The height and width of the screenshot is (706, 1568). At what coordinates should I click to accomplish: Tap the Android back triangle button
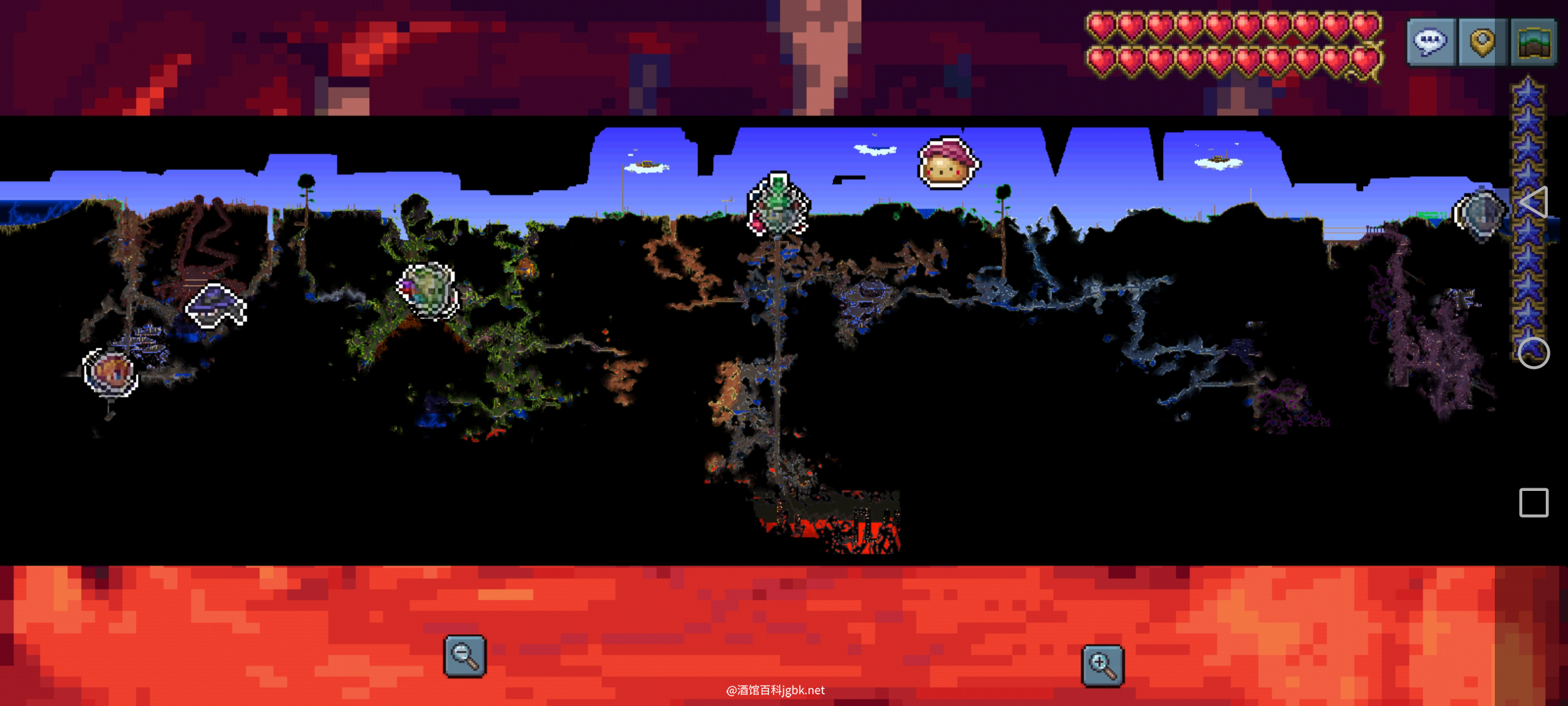(1533, 202)
